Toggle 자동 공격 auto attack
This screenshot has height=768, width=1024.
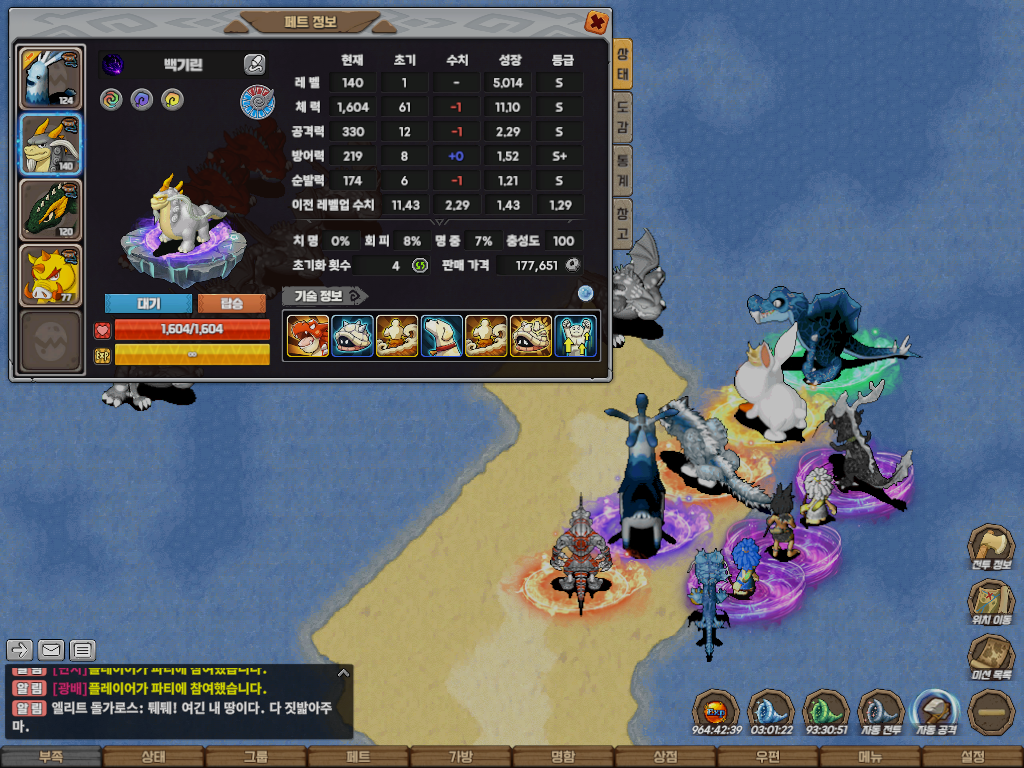pos(936,710)
